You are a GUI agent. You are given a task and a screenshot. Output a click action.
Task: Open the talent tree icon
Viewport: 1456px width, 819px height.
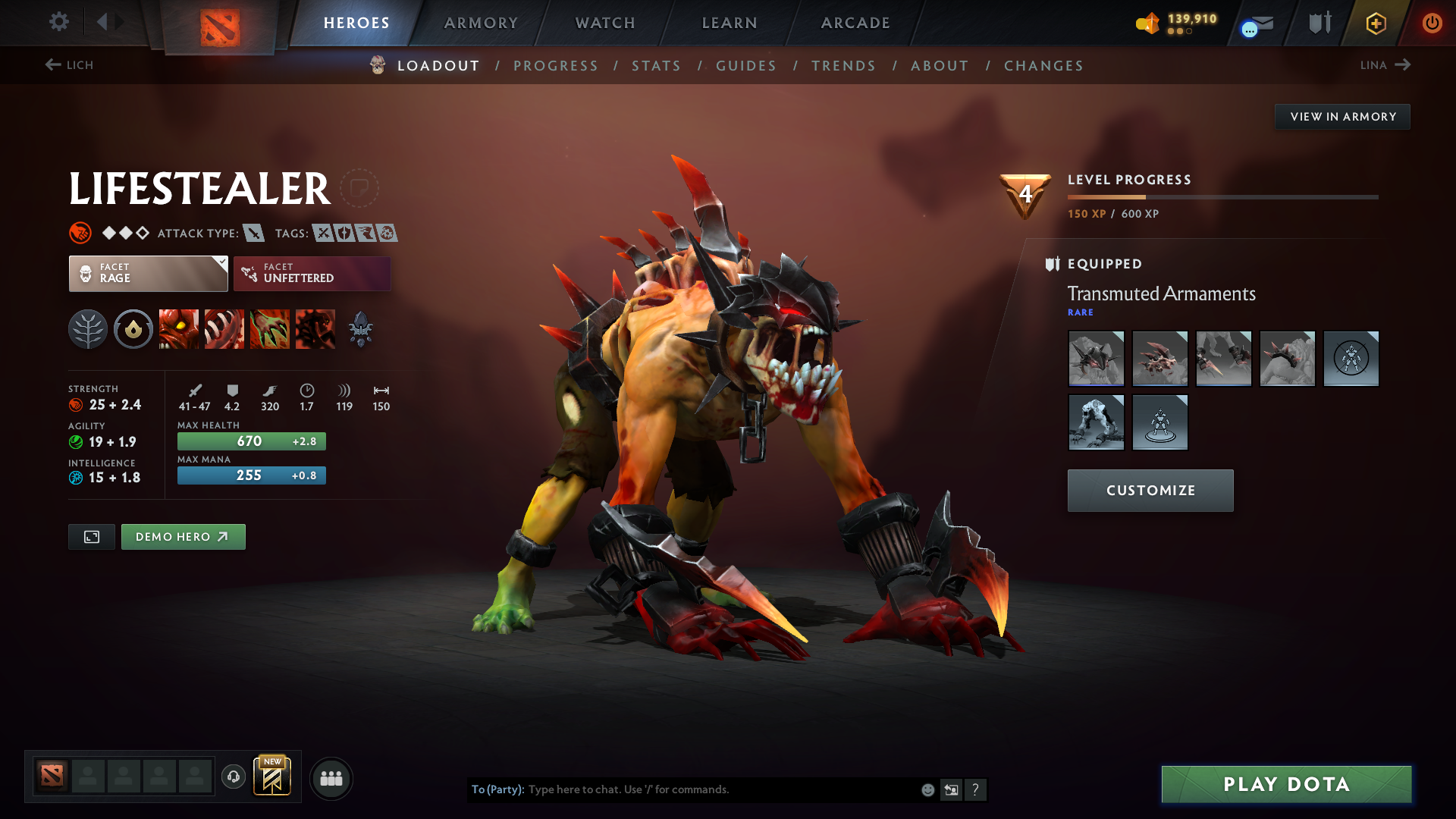pyautogui.click(x=88, y=329)
